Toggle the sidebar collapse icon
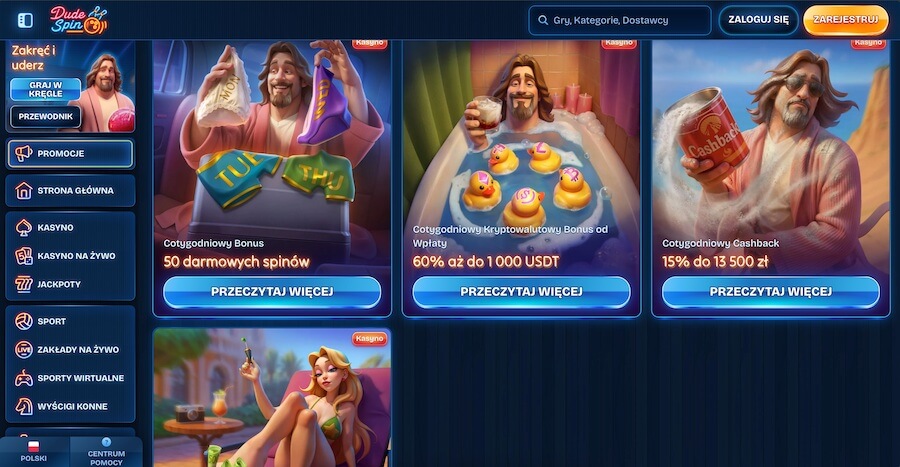 click(26, 20)
